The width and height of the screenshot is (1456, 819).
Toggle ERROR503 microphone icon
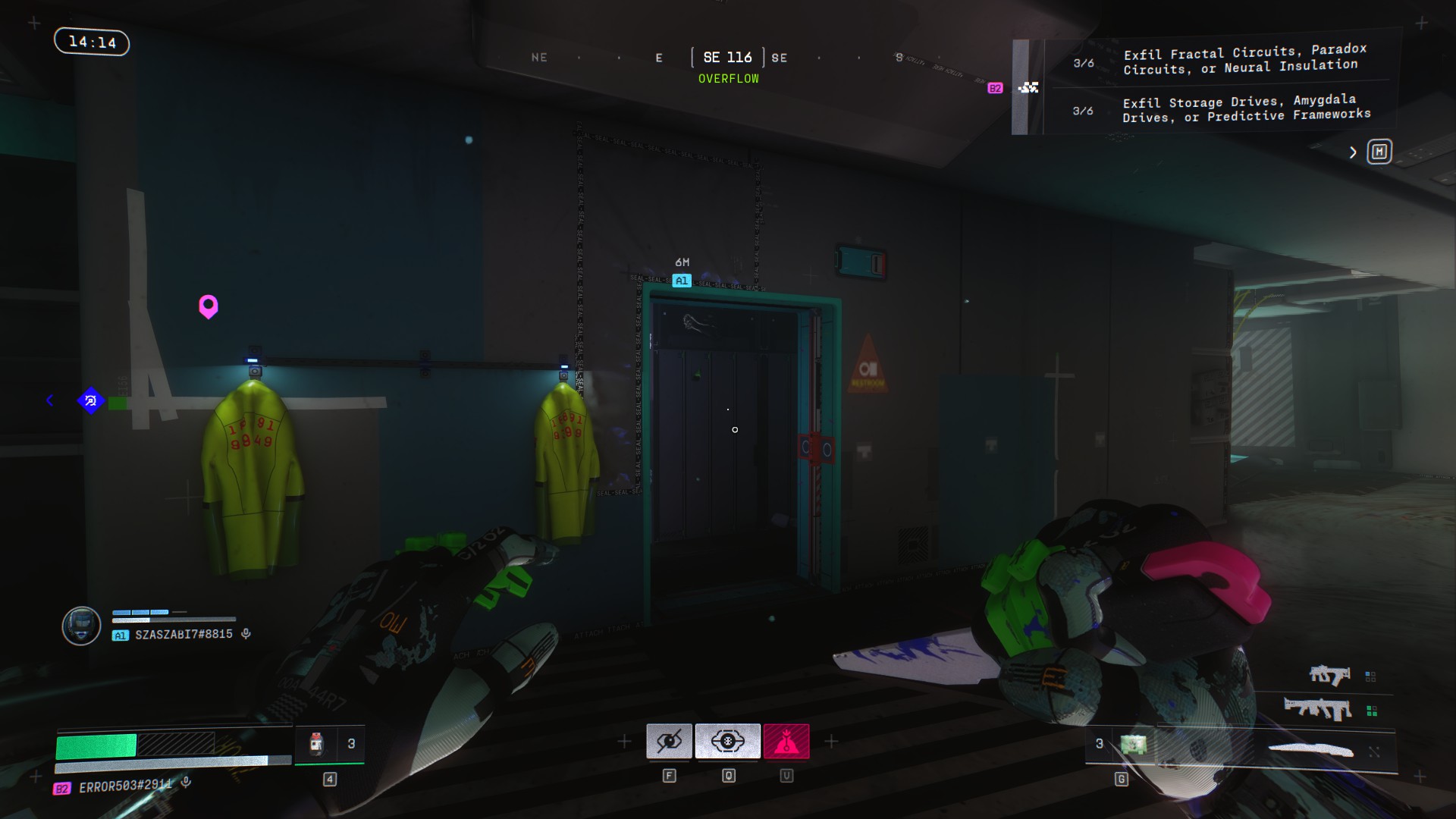pos(187,783)
